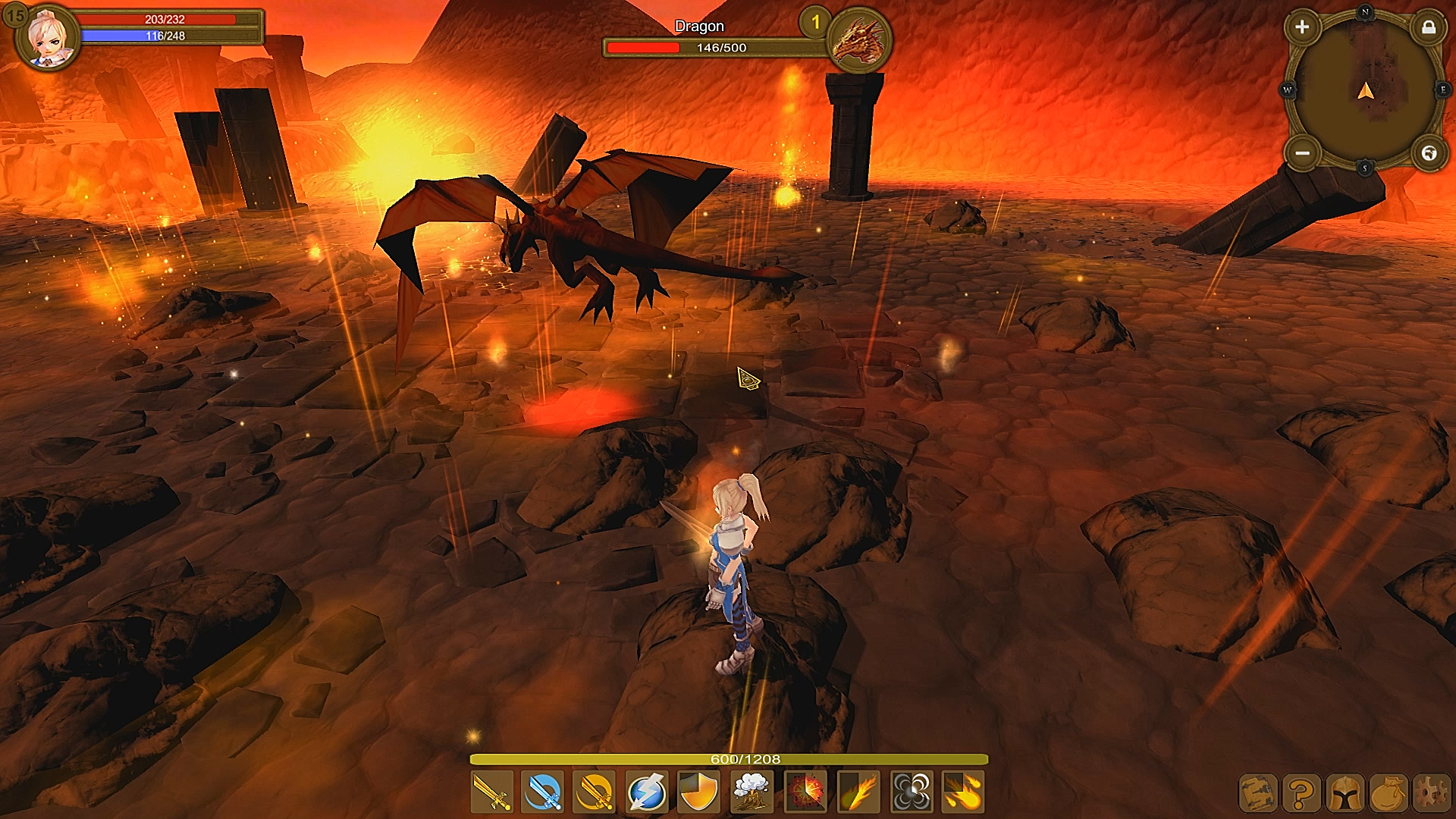Open the quest journal book

tap(1258, 794)
